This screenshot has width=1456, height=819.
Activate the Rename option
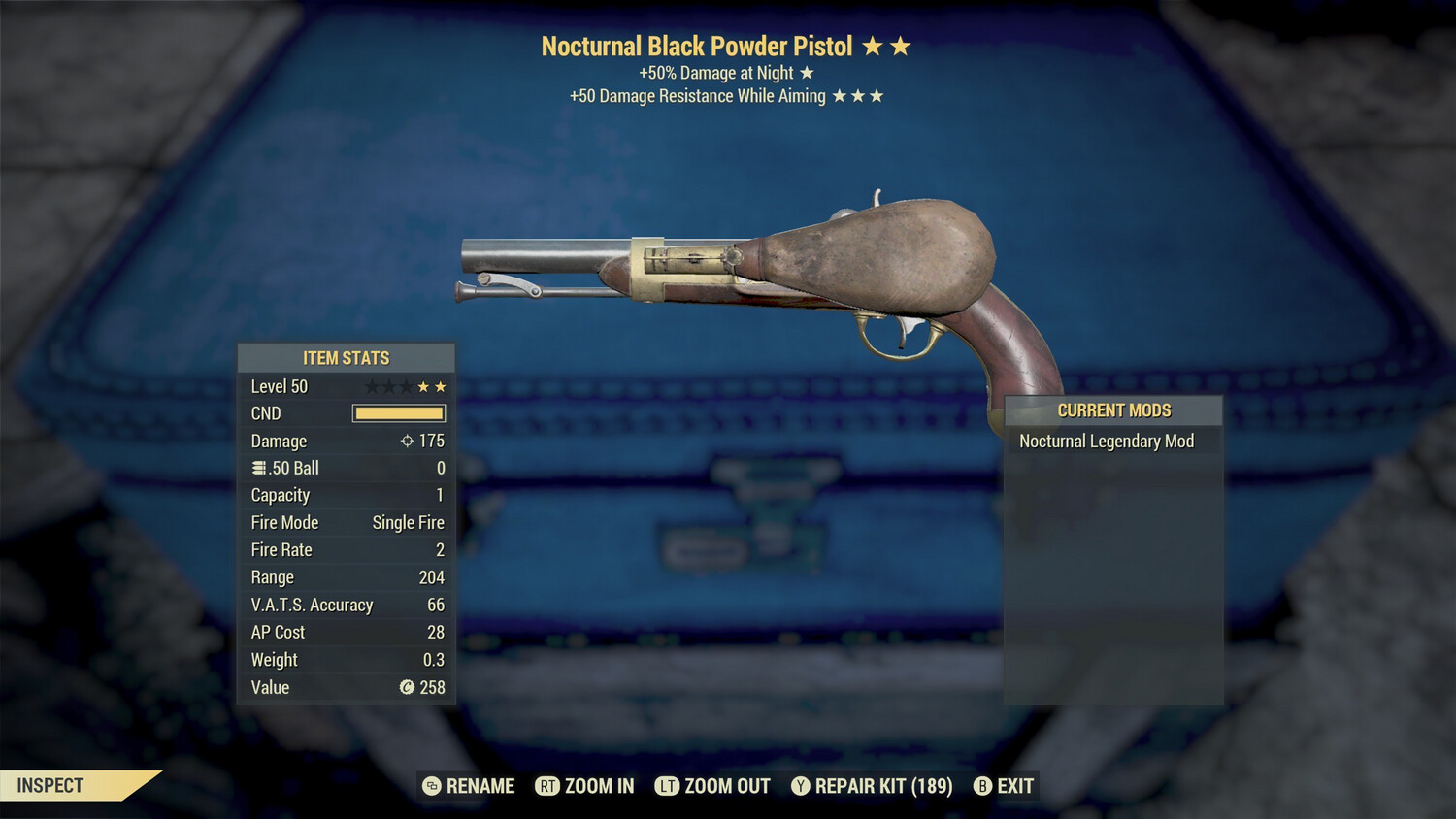pyautogui.click(x=480, y=786)
